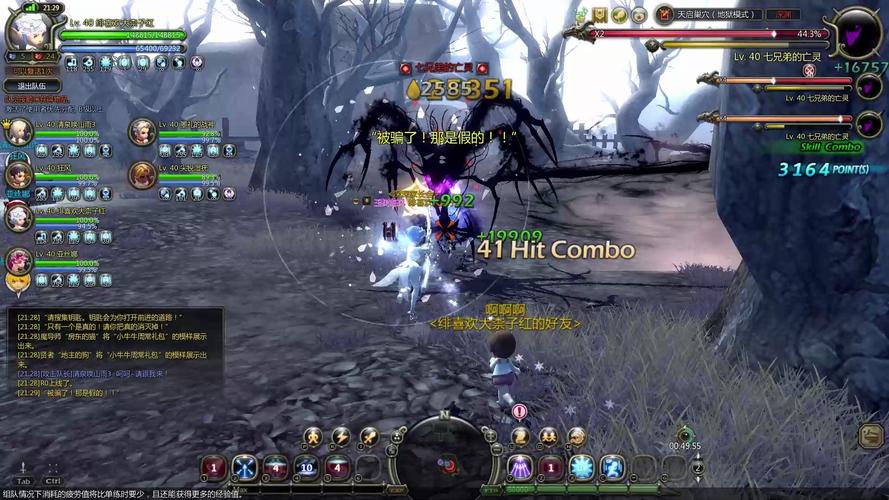Select the crowned party leader portrait
Viewport: 889px width, 500px height.
18,131
